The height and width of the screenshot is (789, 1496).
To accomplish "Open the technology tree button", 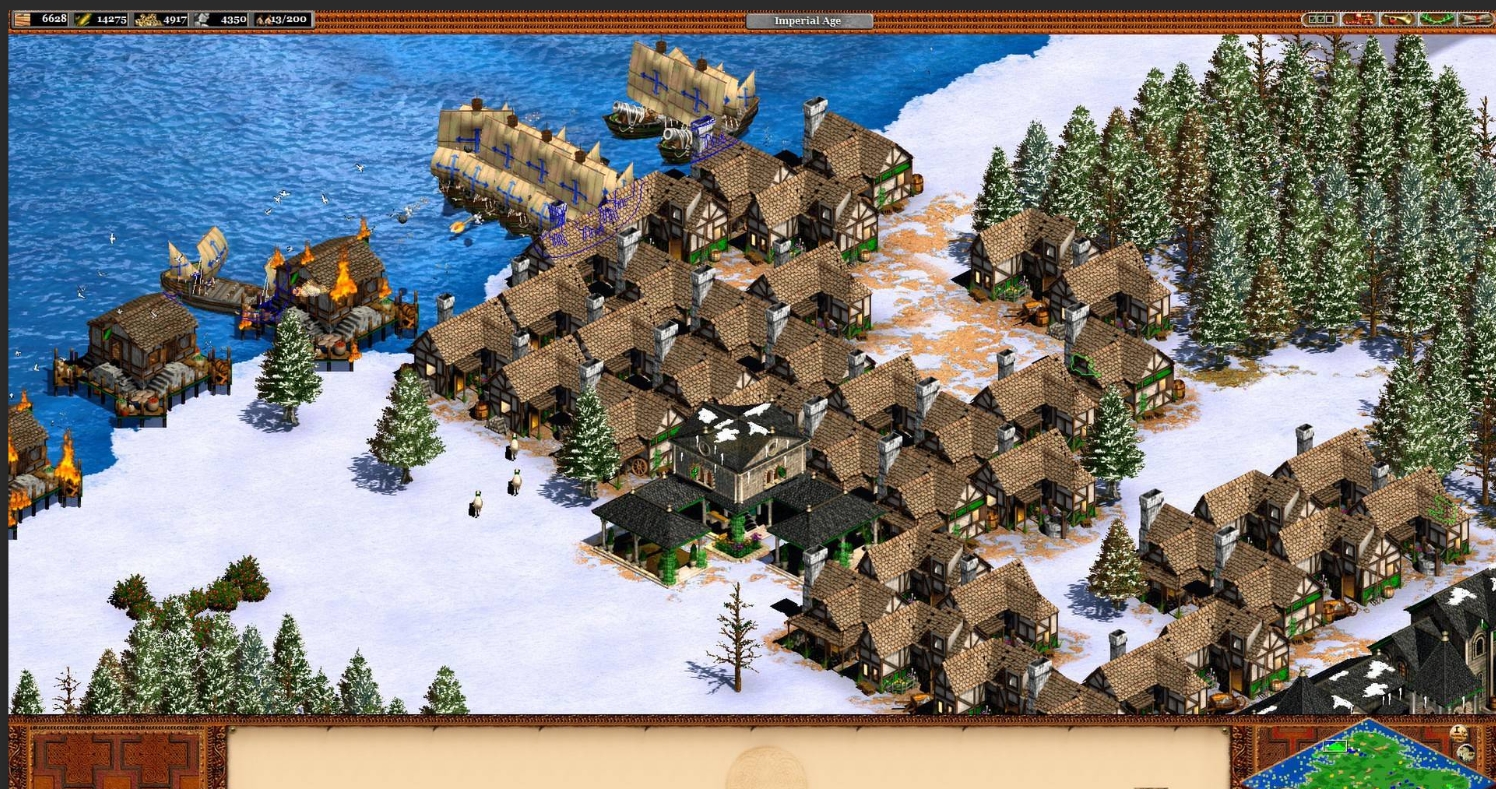I will click(x=1358, y=19).
